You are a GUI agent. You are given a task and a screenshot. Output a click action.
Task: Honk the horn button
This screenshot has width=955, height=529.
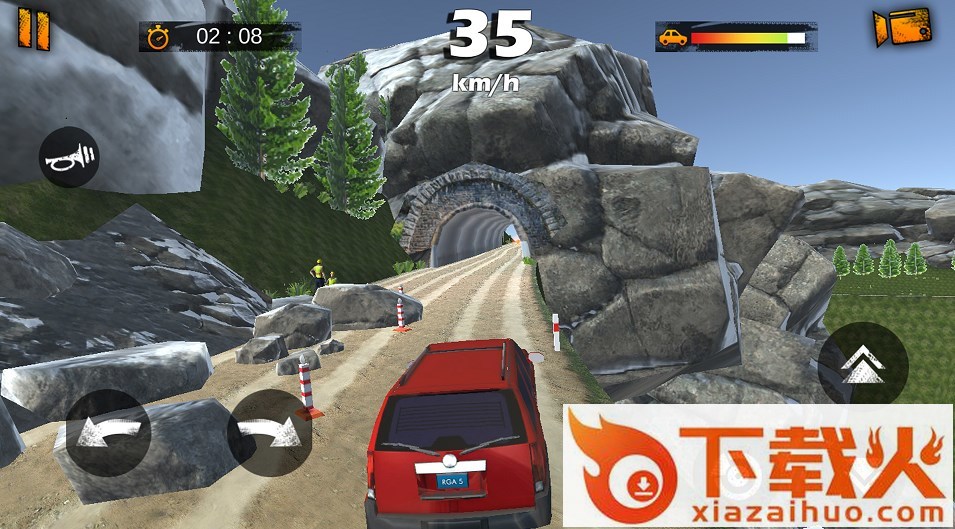pos(69,157)
